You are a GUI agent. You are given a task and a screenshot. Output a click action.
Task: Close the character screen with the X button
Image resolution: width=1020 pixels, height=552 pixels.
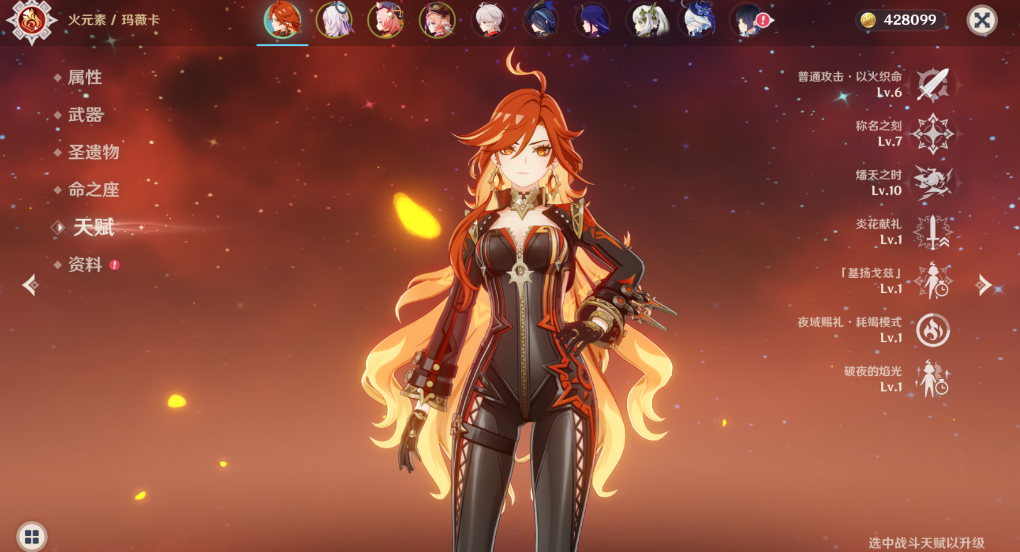pyautogui.click(x=982, y=20)
